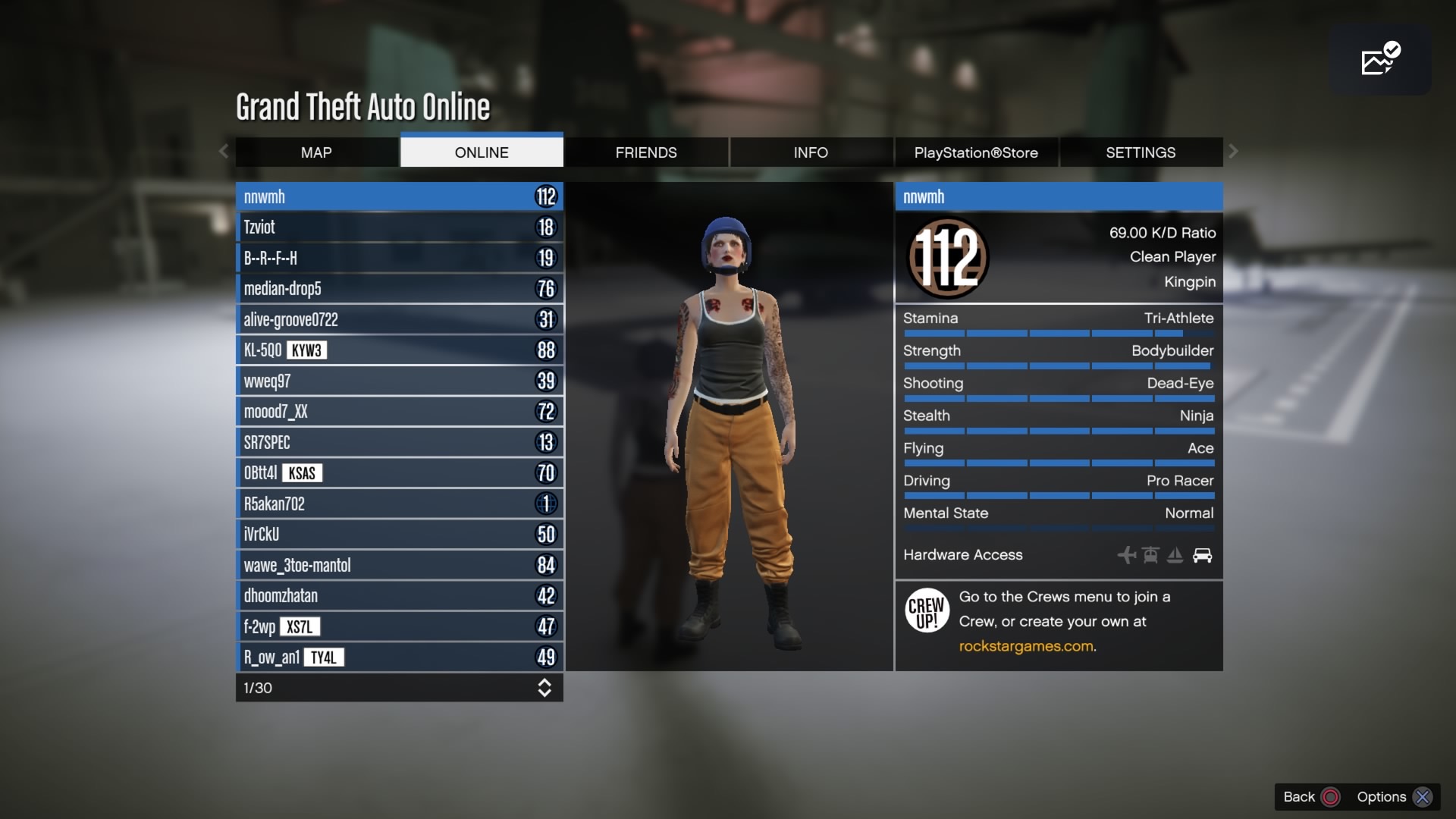The image size is (1456, 819).
Task: Click the player list scroll arrows
Action: [x=544, y=688]
